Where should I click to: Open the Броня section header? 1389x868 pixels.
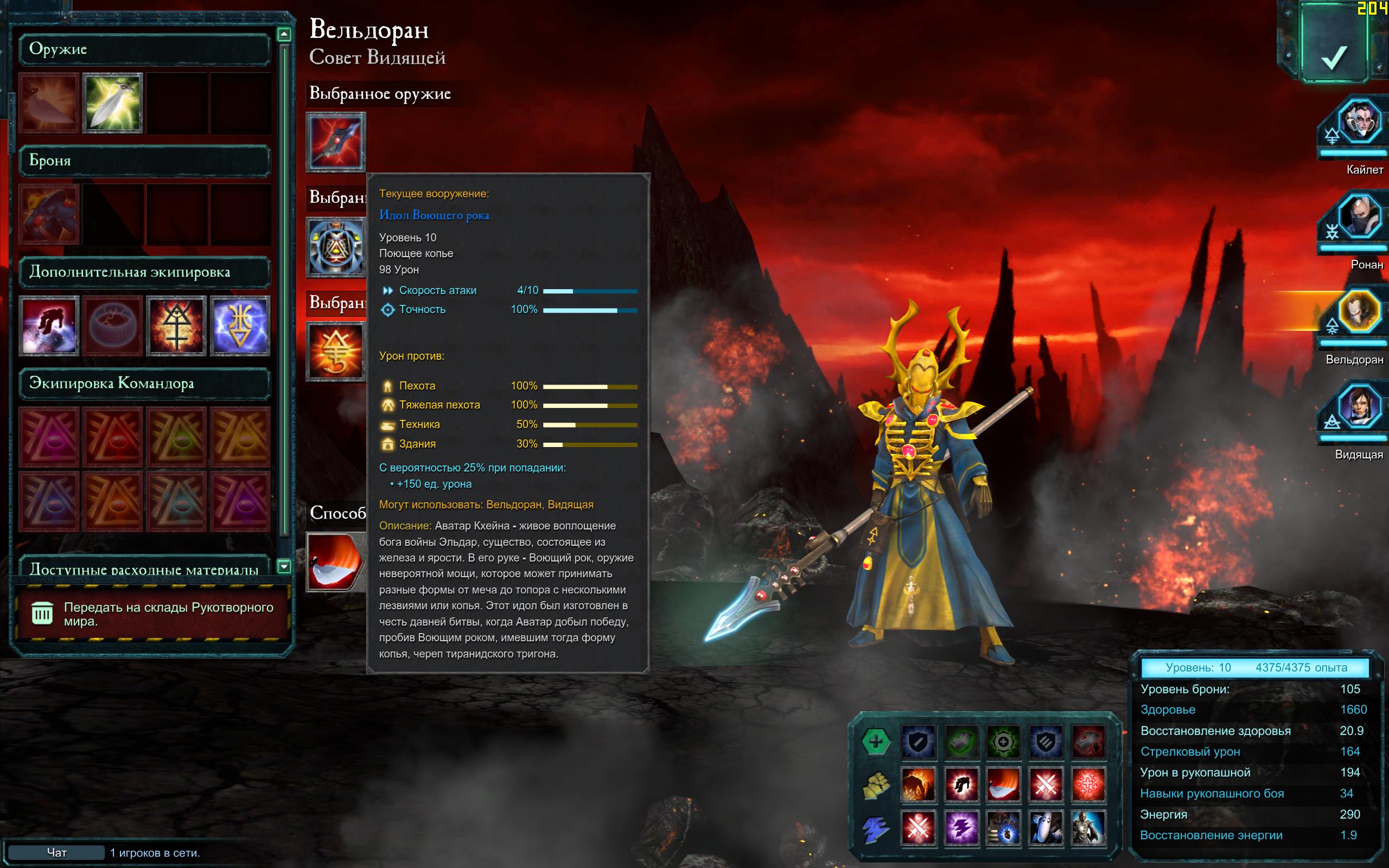point(145,161)
